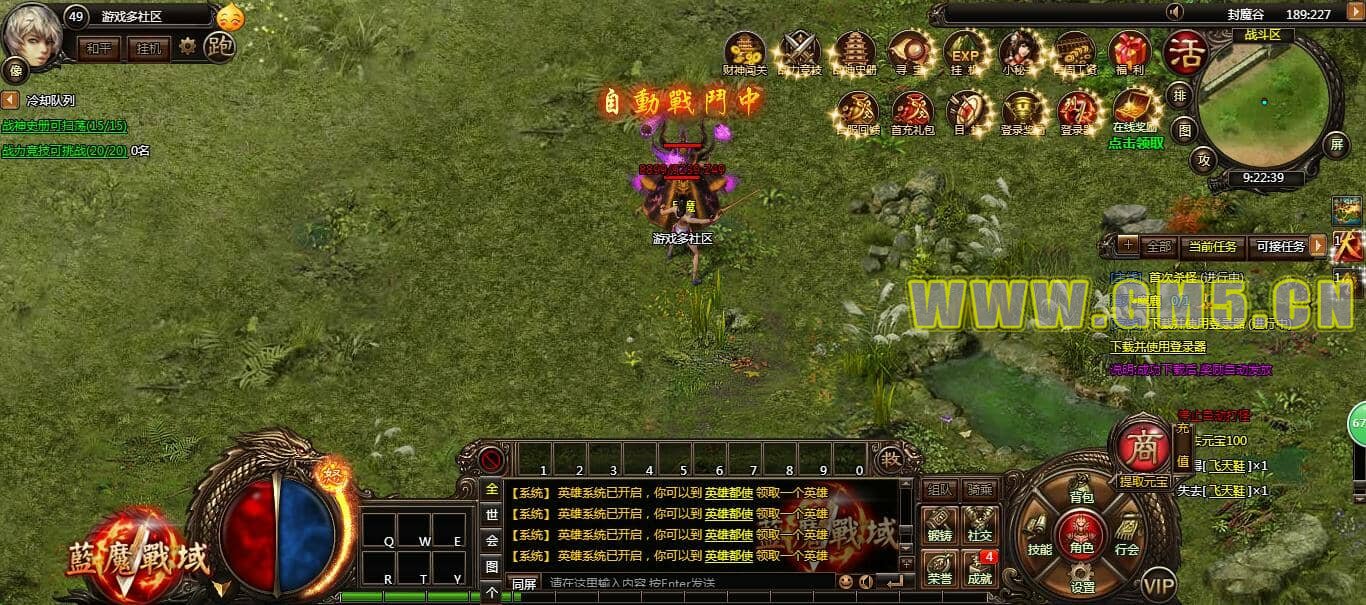Switch to the 当前任务 current quests tab
Image resolution: width=1366 pixels, height=605 pixels.
pos(1212,246)
